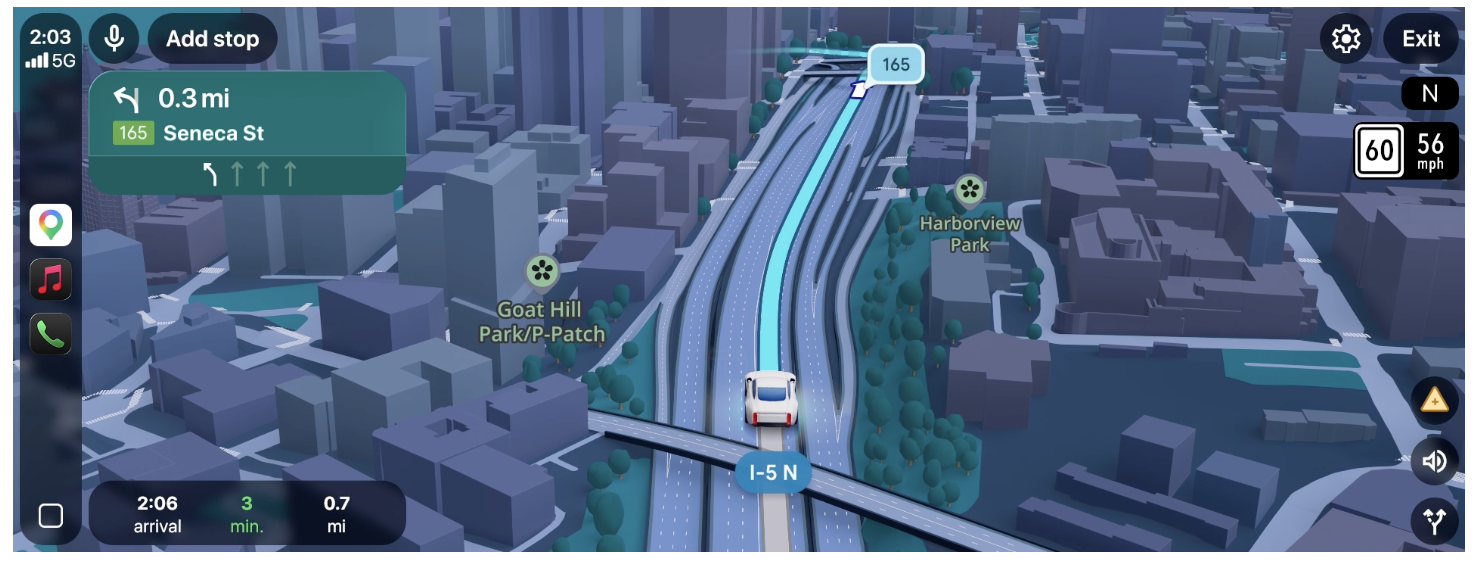The width and height of the screenshot is (1474, 566).
Task: Toggle navigation voice volume speaker
Action: tap(1434, 461)
